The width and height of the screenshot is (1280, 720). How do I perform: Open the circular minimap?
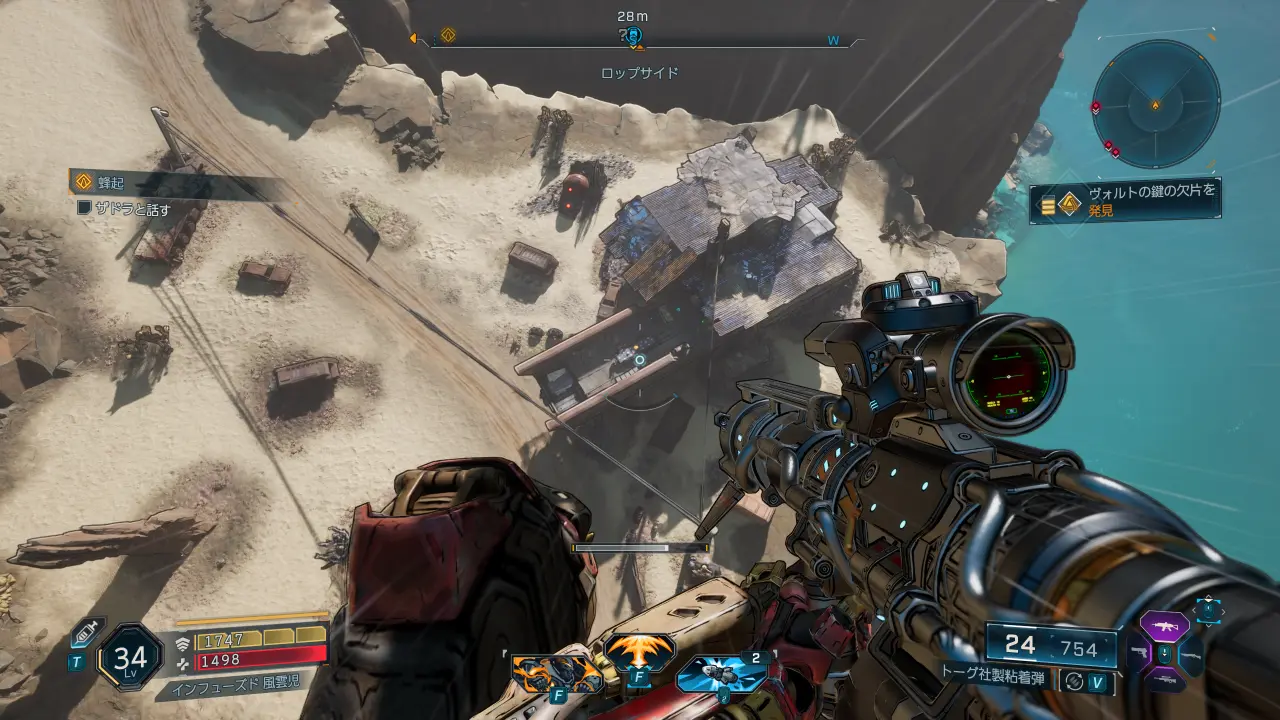(x=1156, y=104)
